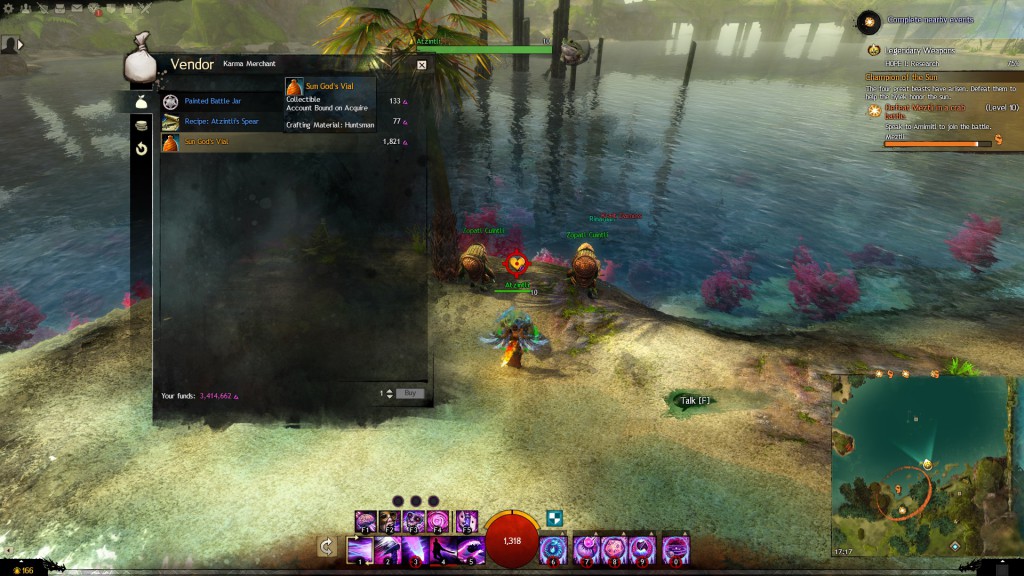Open the vendor buyback tab

(x=141, y=148)
